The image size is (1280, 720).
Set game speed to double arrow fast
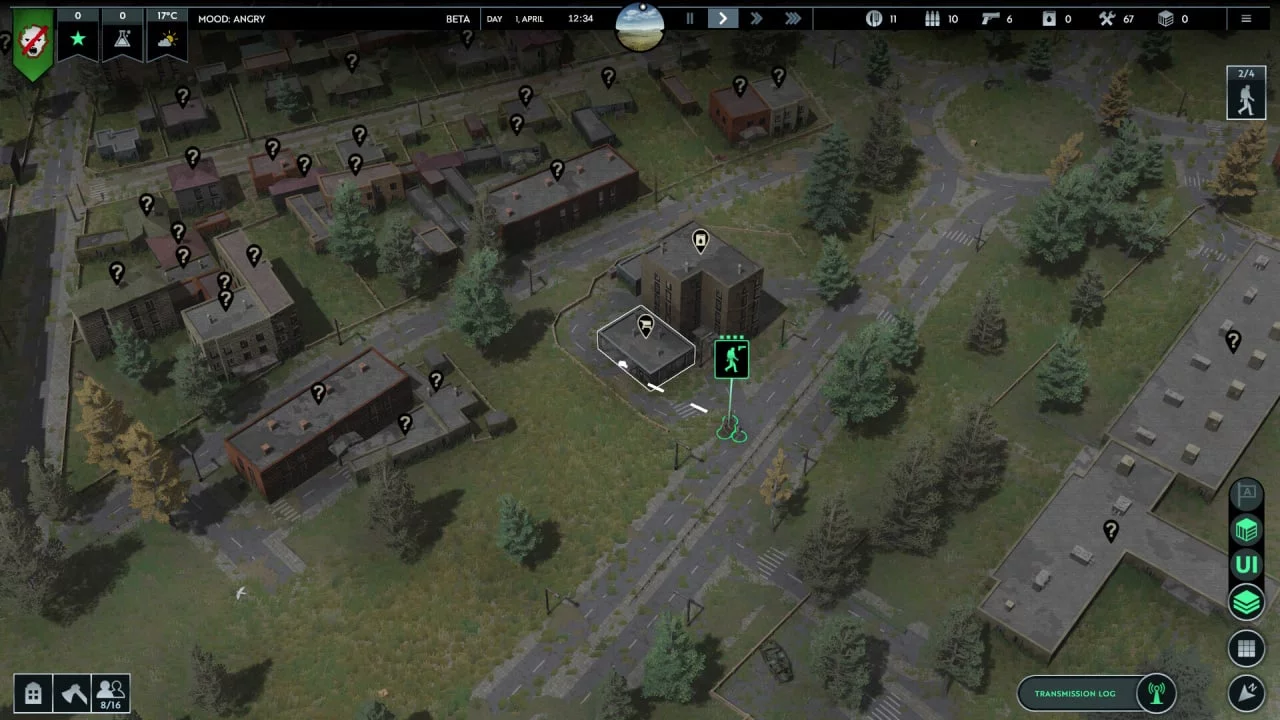[x=757, y=18]
